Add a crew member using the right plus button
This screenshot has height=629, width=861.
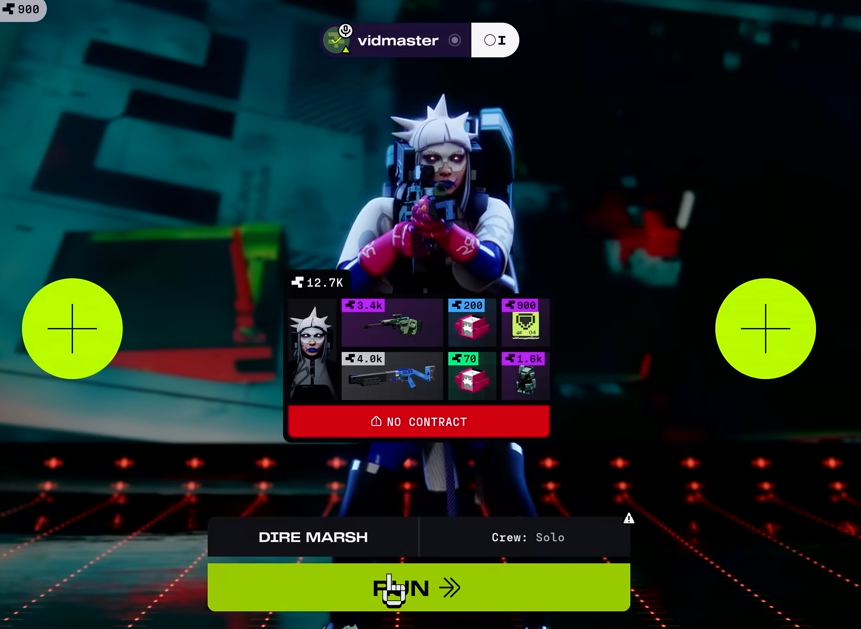(765, 328)
